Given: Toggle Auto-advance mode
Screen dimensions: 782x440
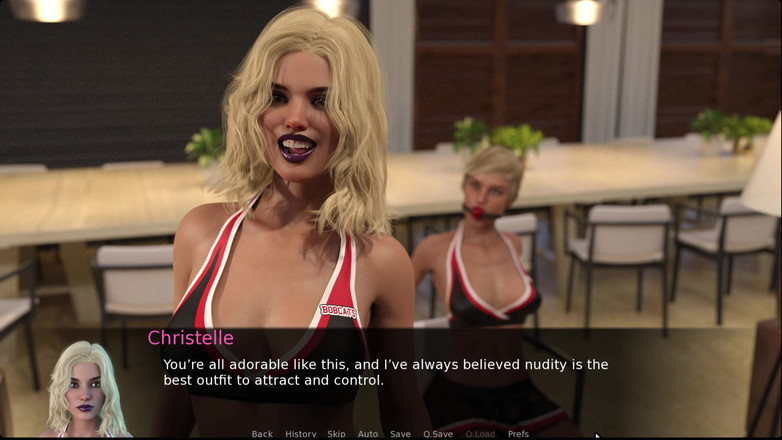Looking at the screenshot, I should pyautogui.click(x=368, y=434).
